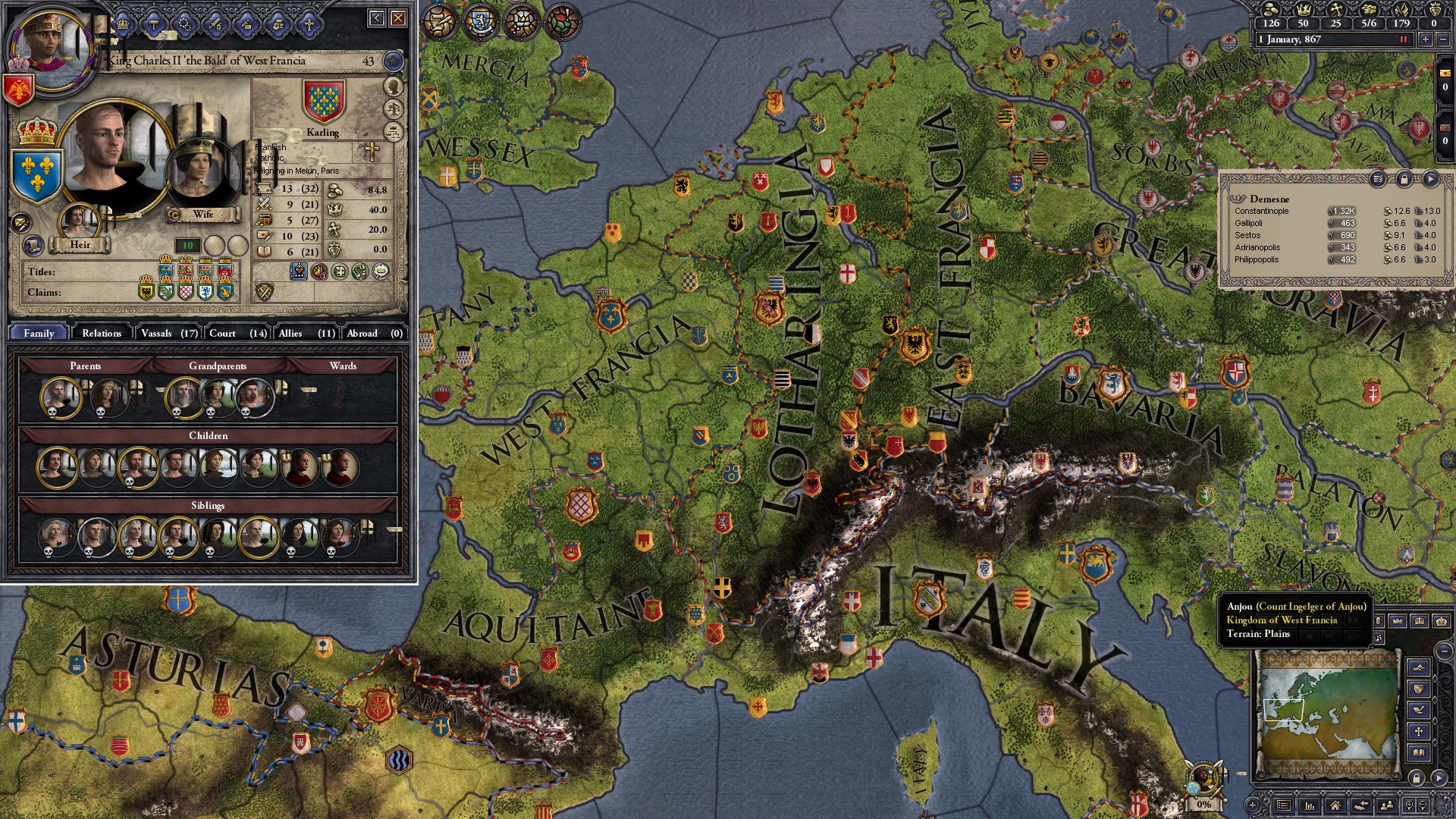Viewport: 1456px width, 819px height.
Task: Click Constantinople in the Demesne list
Action: (1262, 211)
